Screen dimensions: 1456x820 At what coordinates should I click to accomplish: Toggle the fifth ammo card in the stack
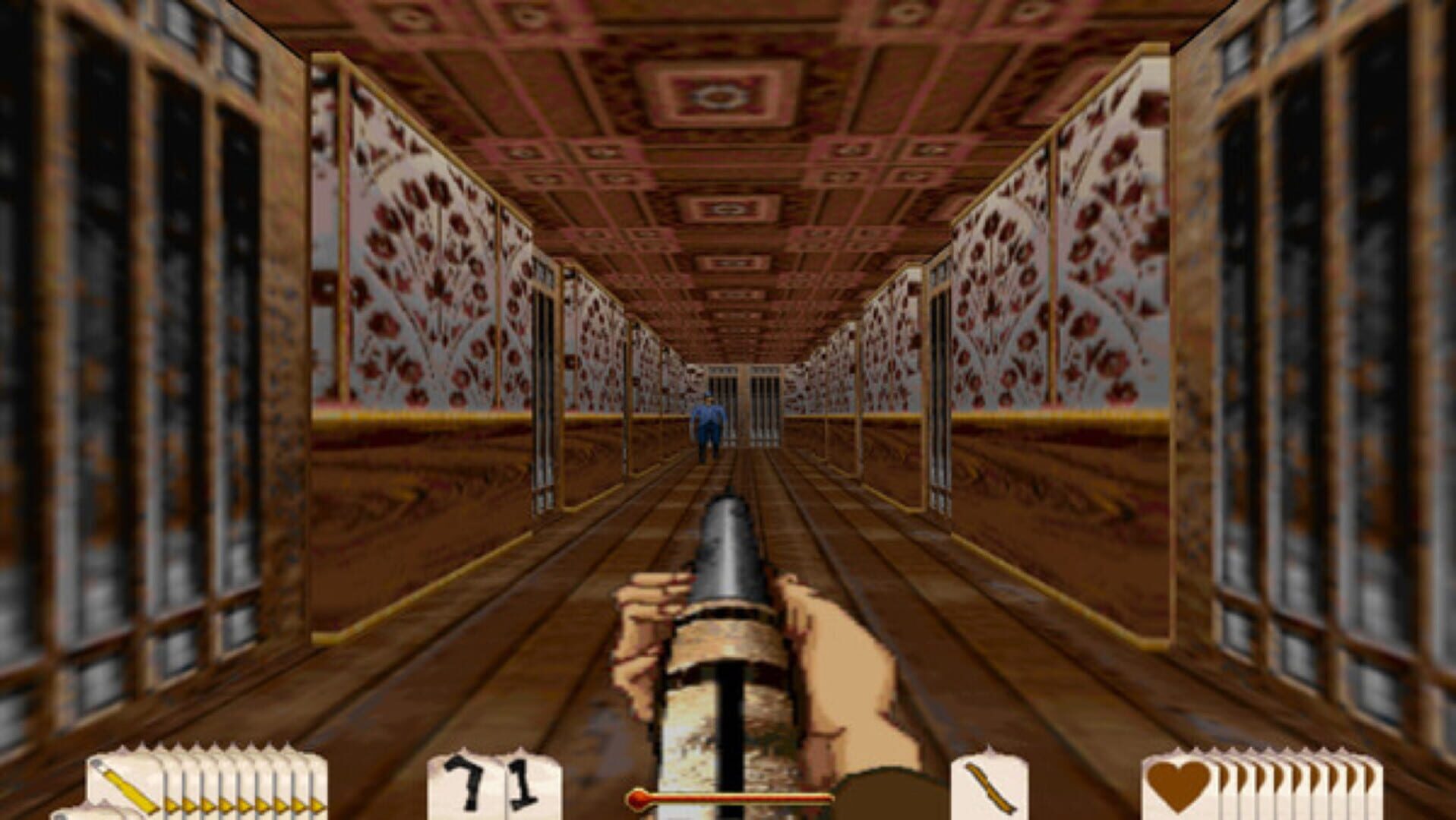[243, 790]
